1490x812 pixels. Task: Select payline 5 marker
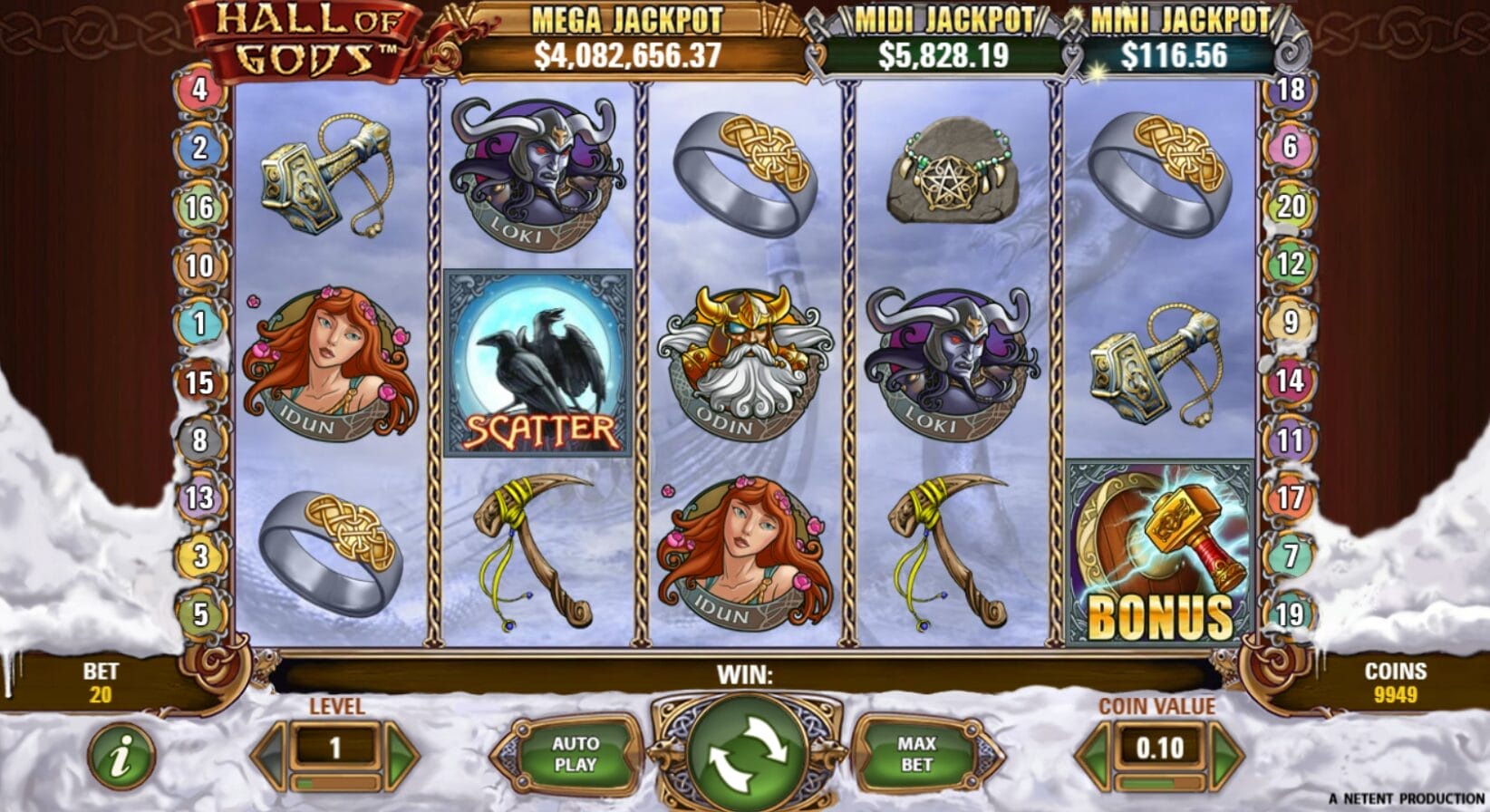point(199,614)
